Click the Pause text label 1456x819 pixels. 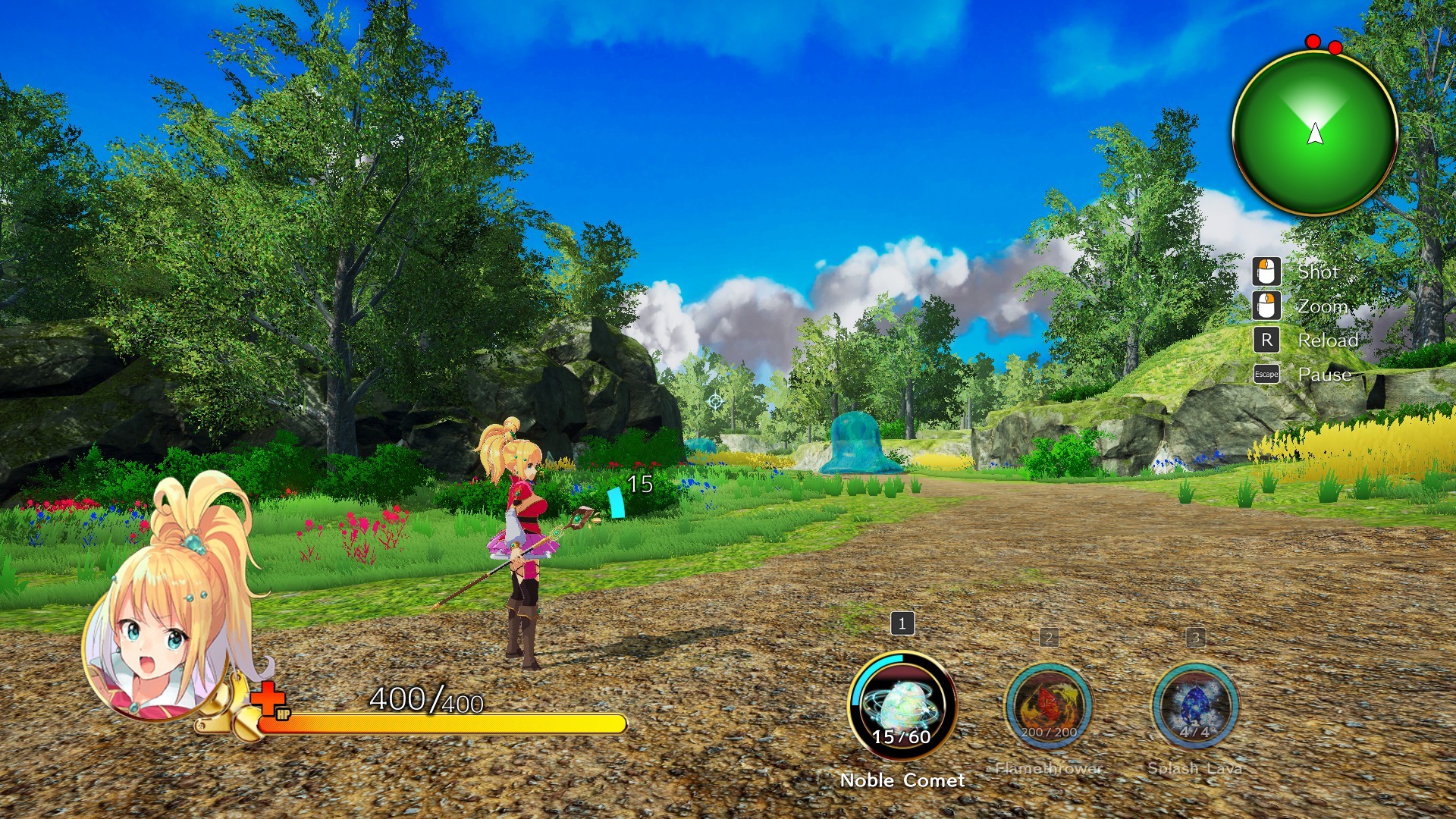(1324, 374)
